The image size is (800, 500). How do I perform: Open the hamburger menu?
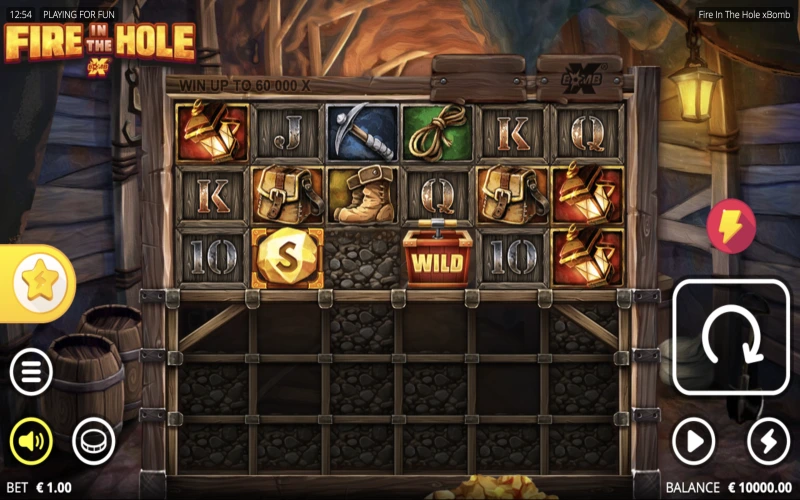pos(31,373)
